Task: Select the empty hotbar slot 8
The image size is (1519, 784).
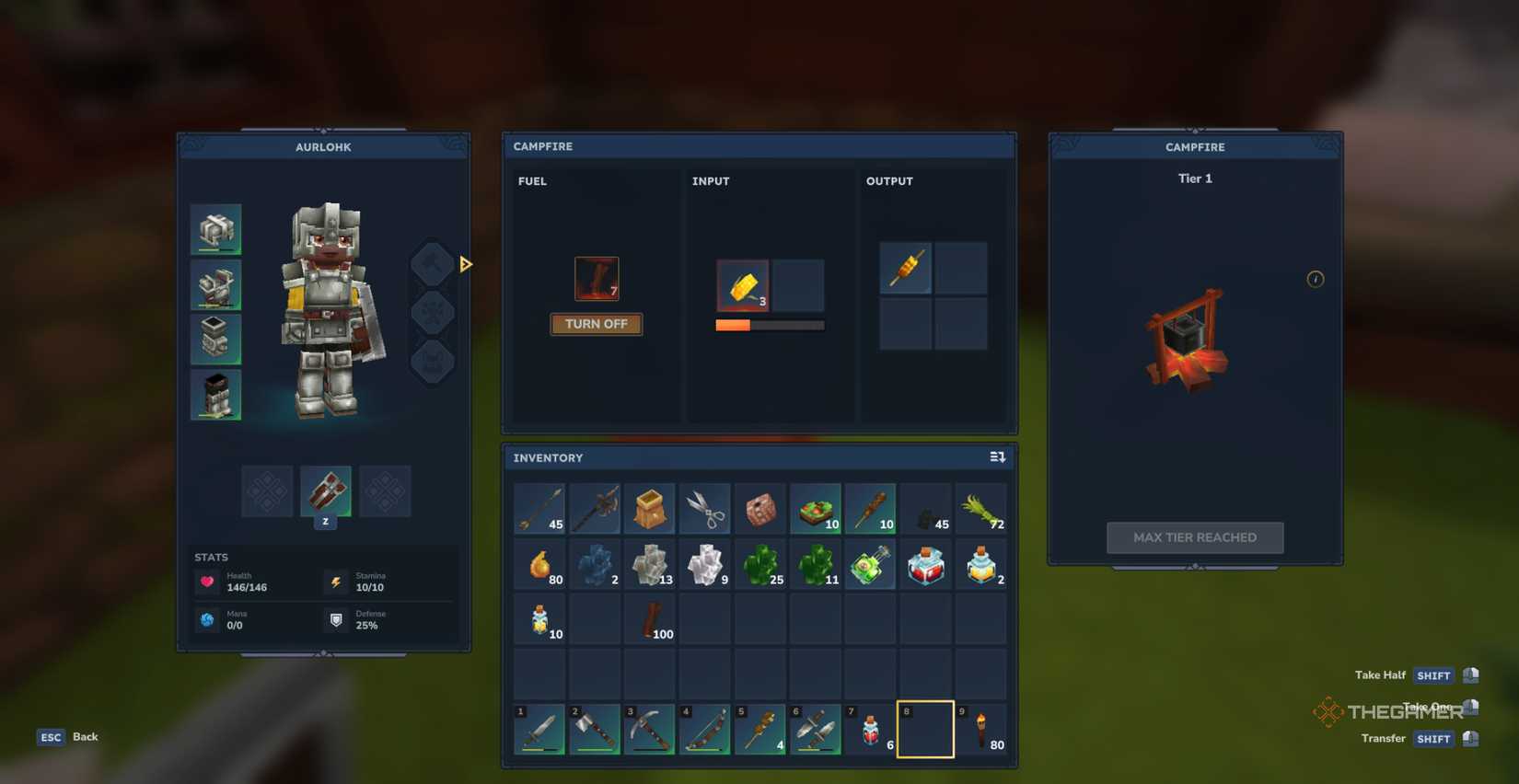Action: click(x=925, y=728)
